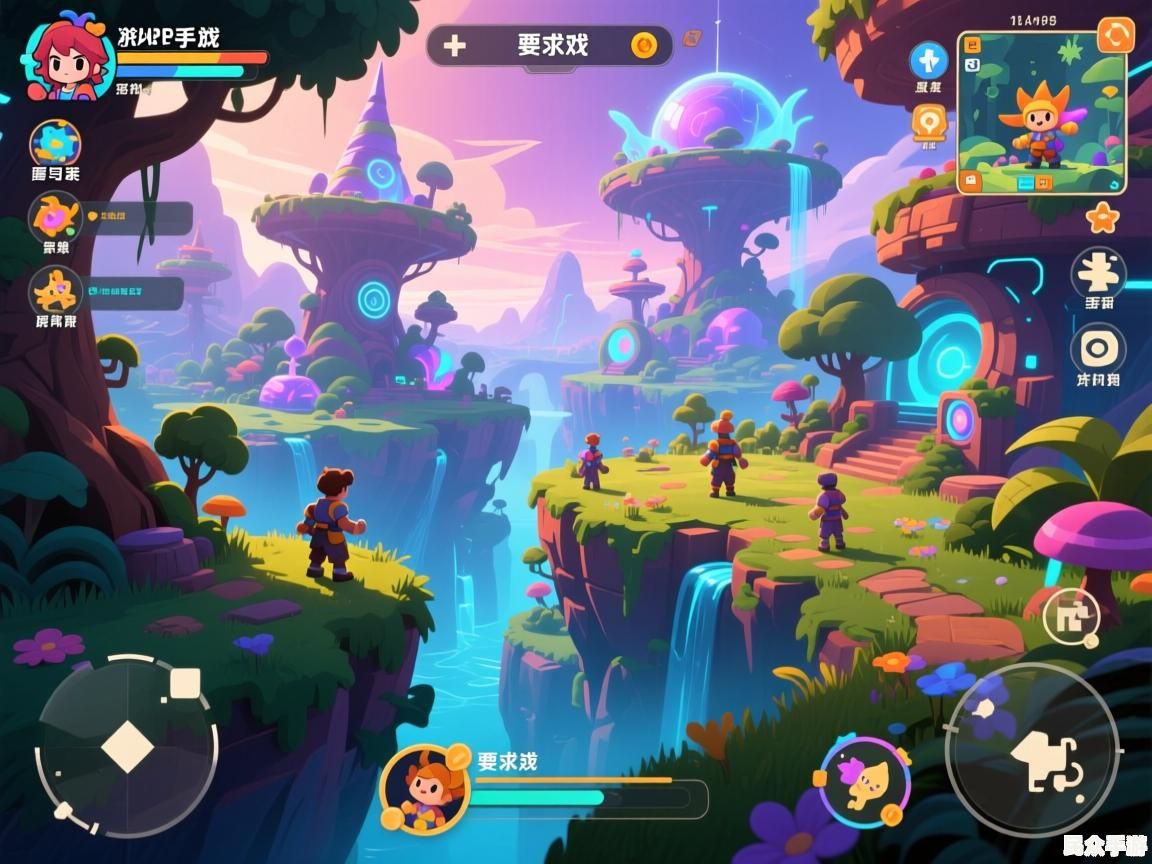Screen dimensions: 1152x864
Task: Open the red-haired player avatar profile
Action: 64,60
